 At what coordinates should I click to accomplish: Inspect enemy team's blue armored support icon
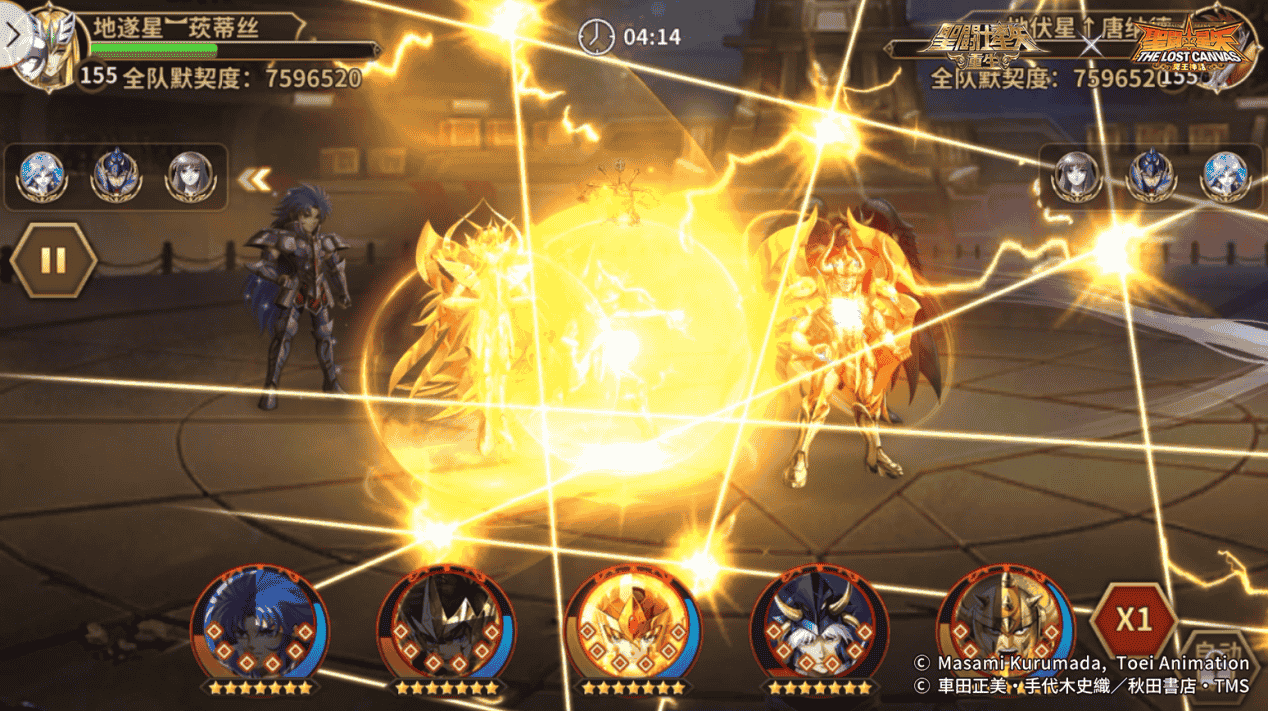(1150, 176)
